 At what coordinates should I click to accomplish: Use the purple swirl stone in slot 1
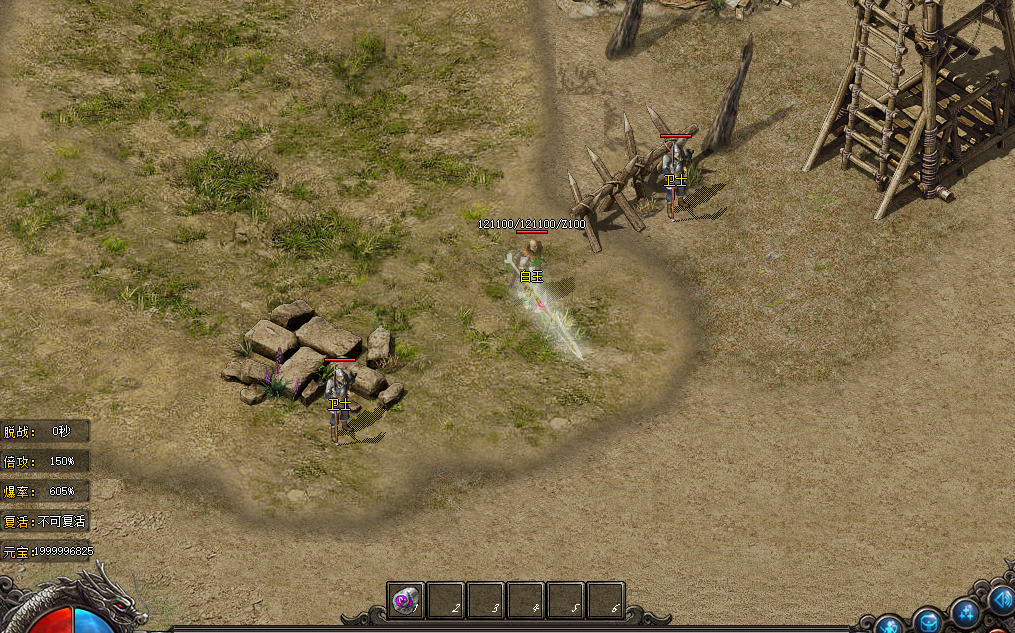405,601
